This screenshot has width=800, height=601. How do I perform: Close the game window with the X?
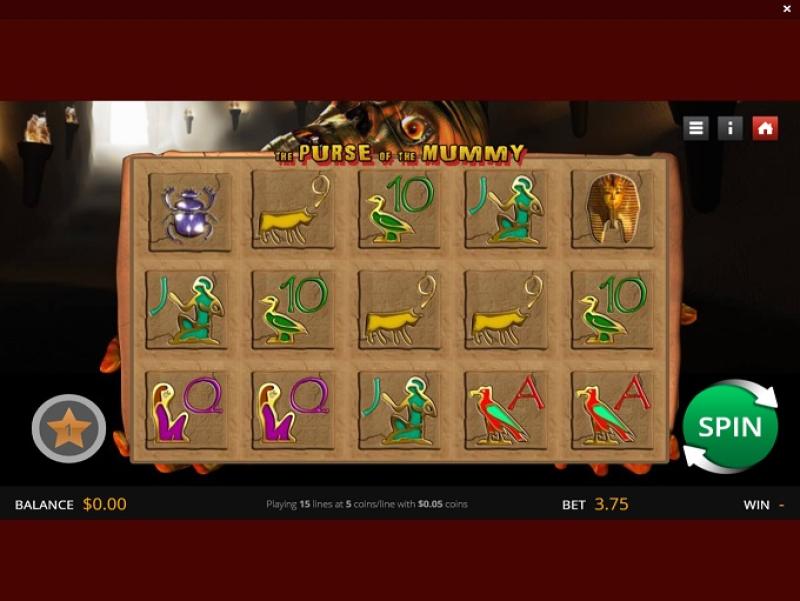coord(787,9)
